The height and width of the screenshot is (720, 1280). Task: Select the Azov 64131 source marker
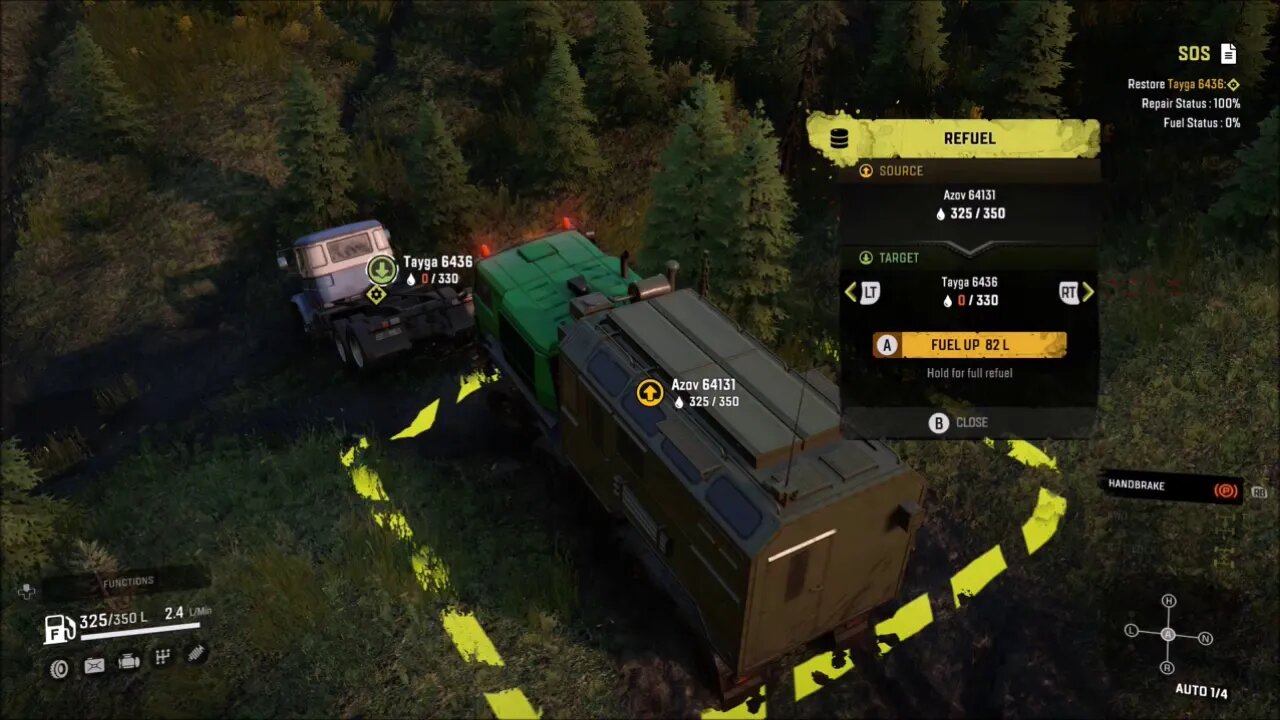650,392
